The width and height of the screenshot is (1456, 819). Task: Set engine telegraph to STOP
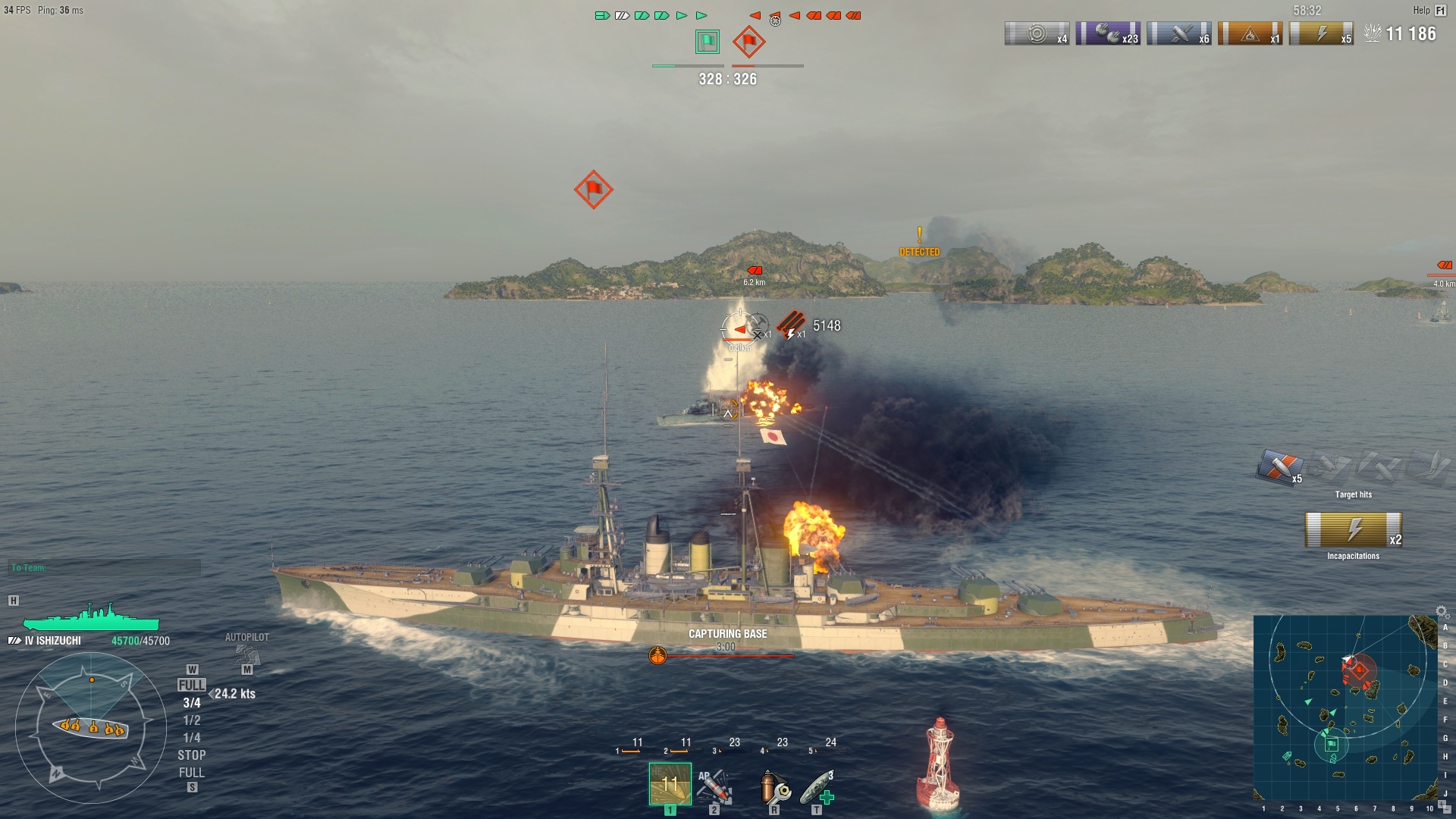point(192,755)
